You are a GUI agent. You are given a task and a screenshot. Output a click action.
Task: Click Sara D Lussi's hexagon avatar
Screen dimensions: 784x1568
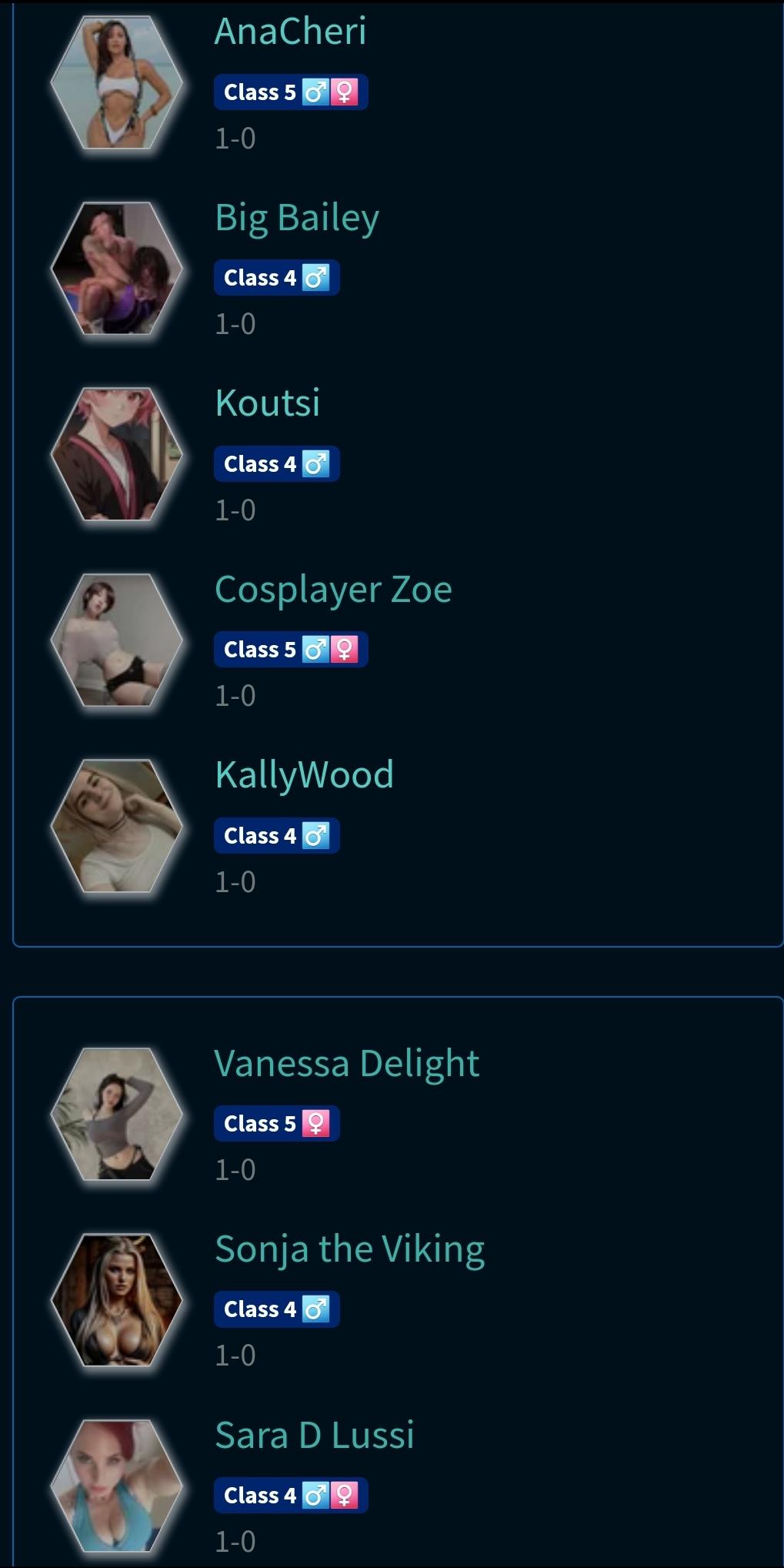[116, 1486]
